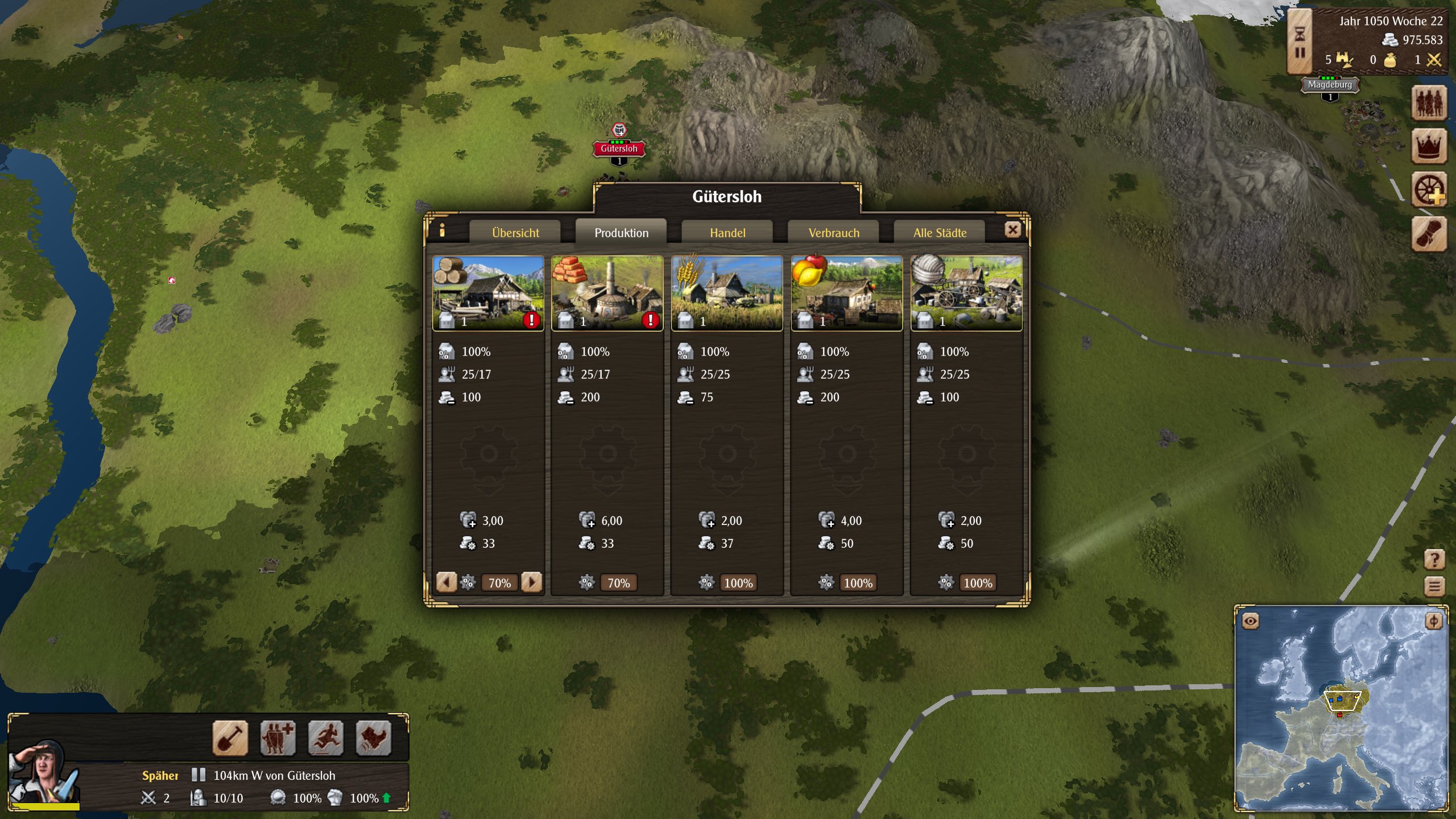Image resolution: width=1456 pixels, height=819 pixels.
Task: Open the crown menu button
Action: coord(1429,146)
